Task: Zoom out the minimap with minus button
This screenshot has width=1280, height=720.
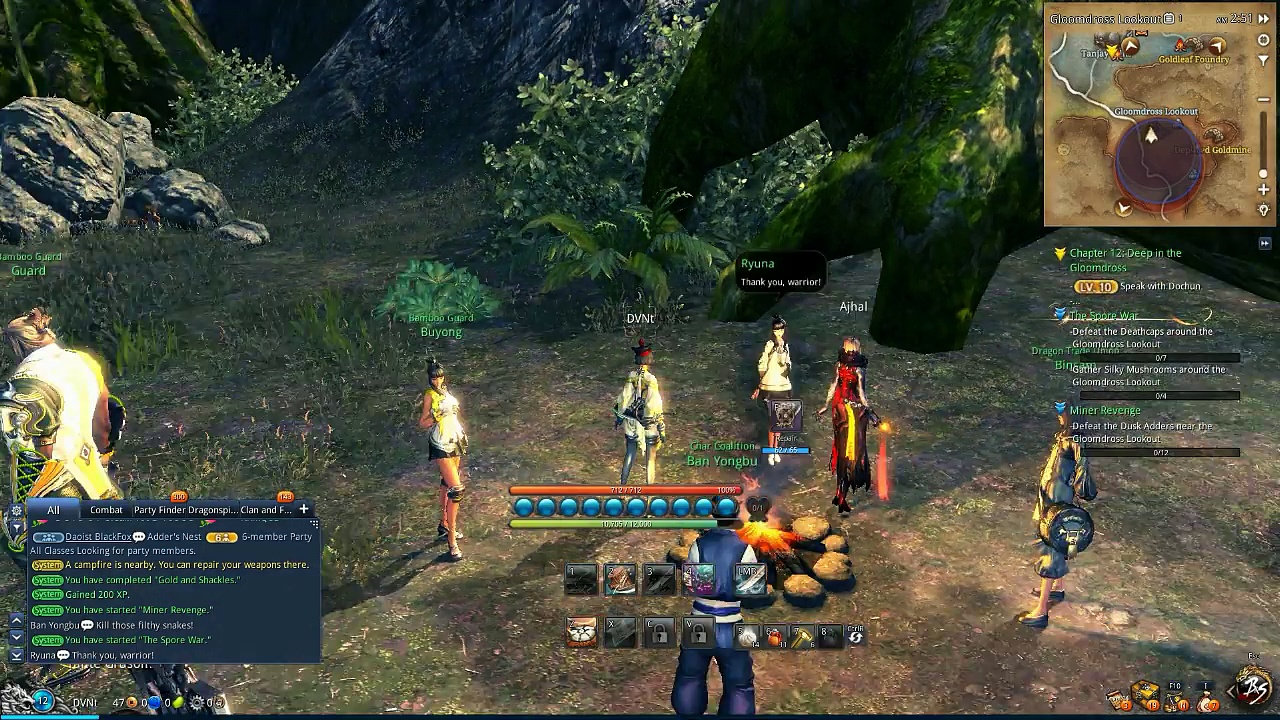Action: 1264,100
